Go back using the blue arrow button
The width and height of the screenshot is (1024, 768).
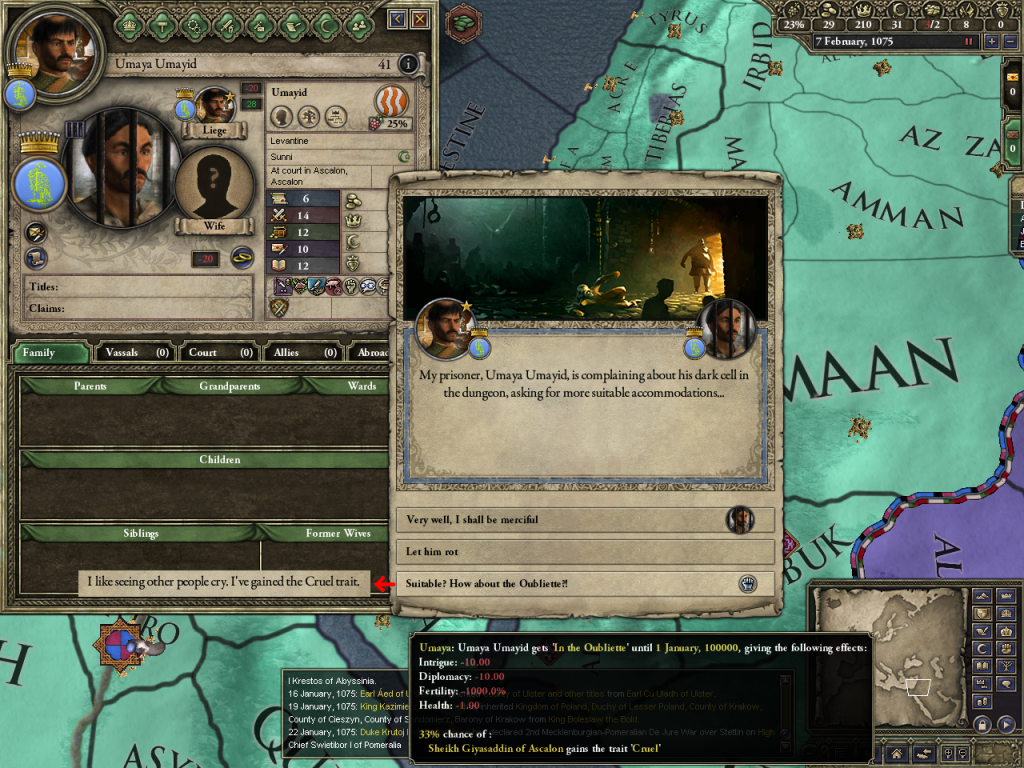397,19
